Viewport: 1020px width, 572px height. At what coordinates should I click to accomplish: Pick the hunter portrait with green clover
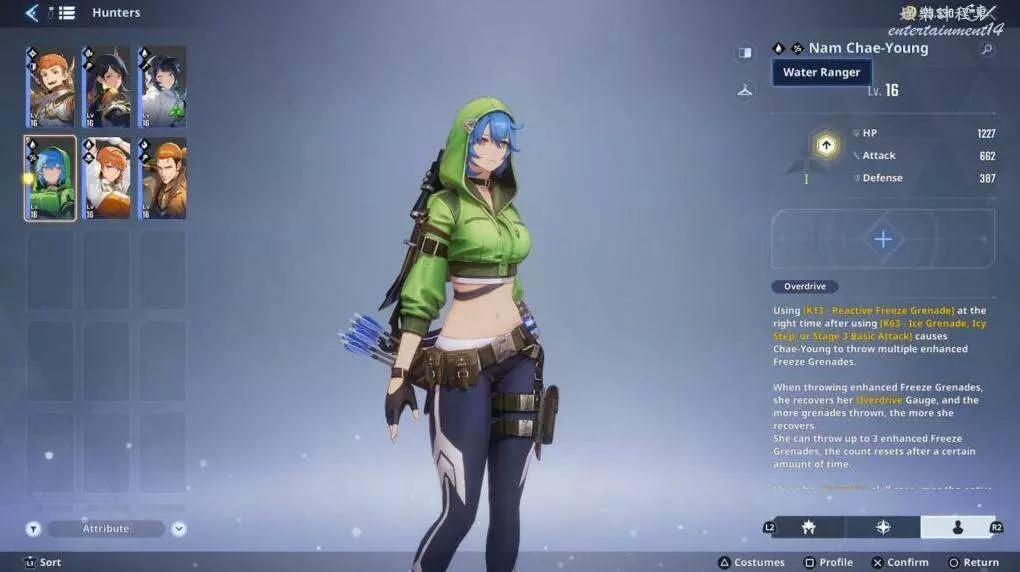[162, 87]
